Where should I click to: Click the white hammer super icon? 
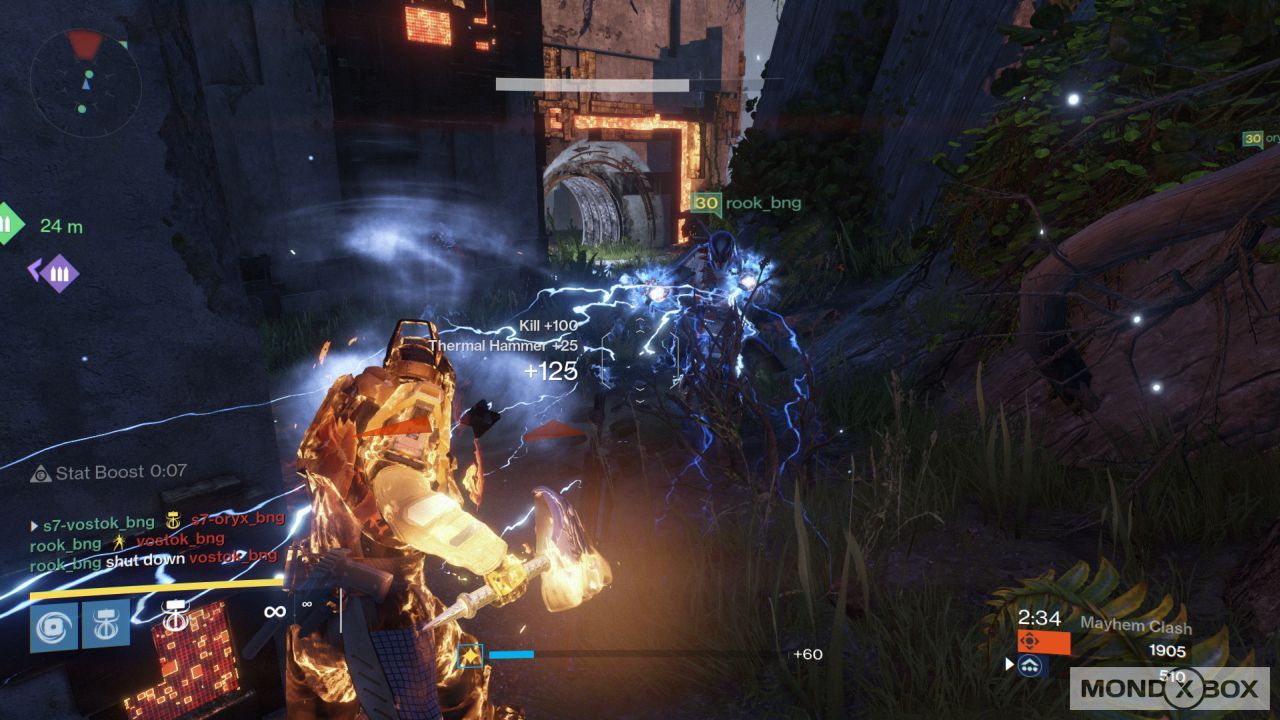[176, 614]
